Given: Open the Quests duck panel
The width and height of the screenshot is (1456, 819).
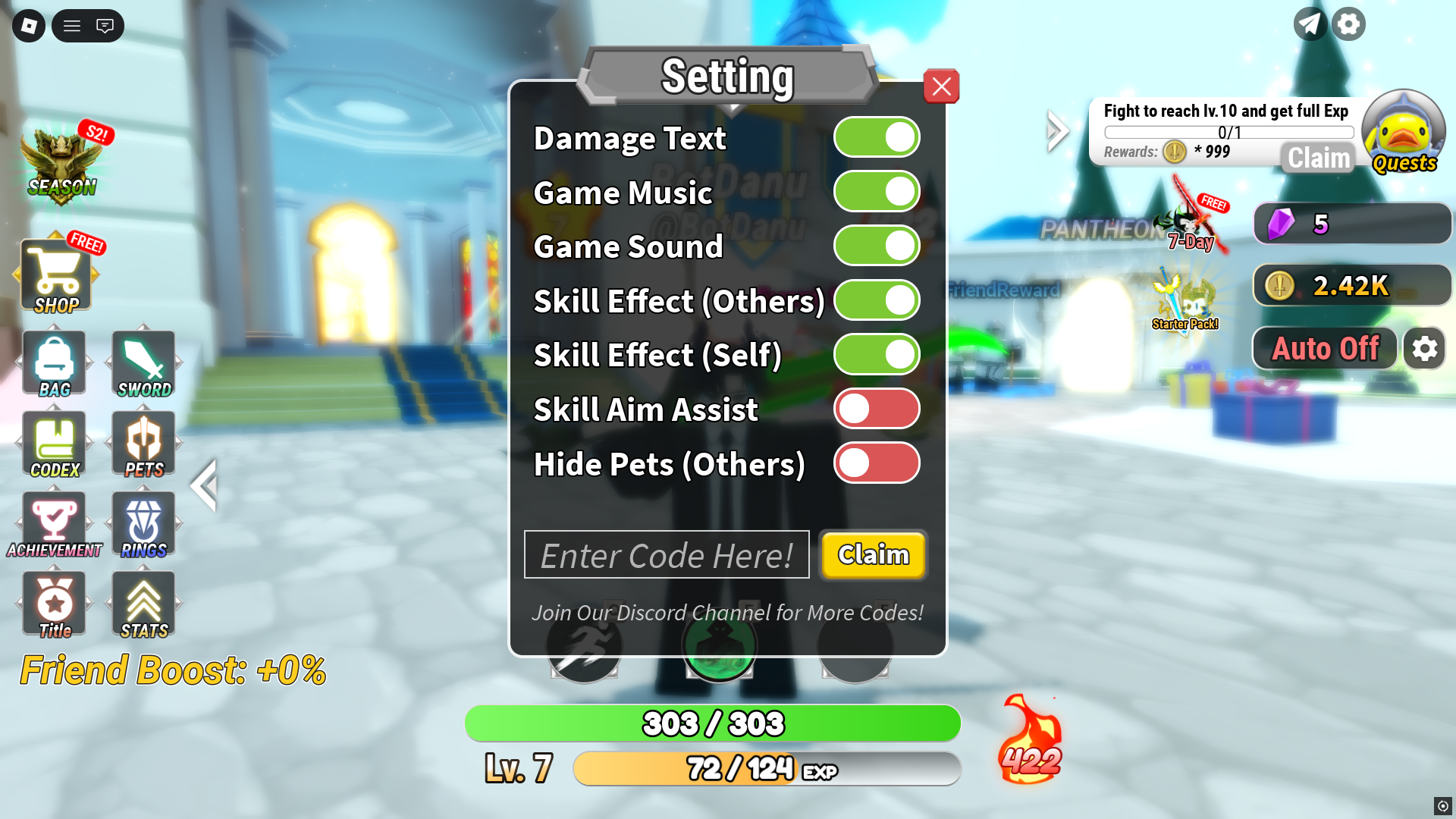Looking at the screenshot, I should click(x=1404, y=135).
